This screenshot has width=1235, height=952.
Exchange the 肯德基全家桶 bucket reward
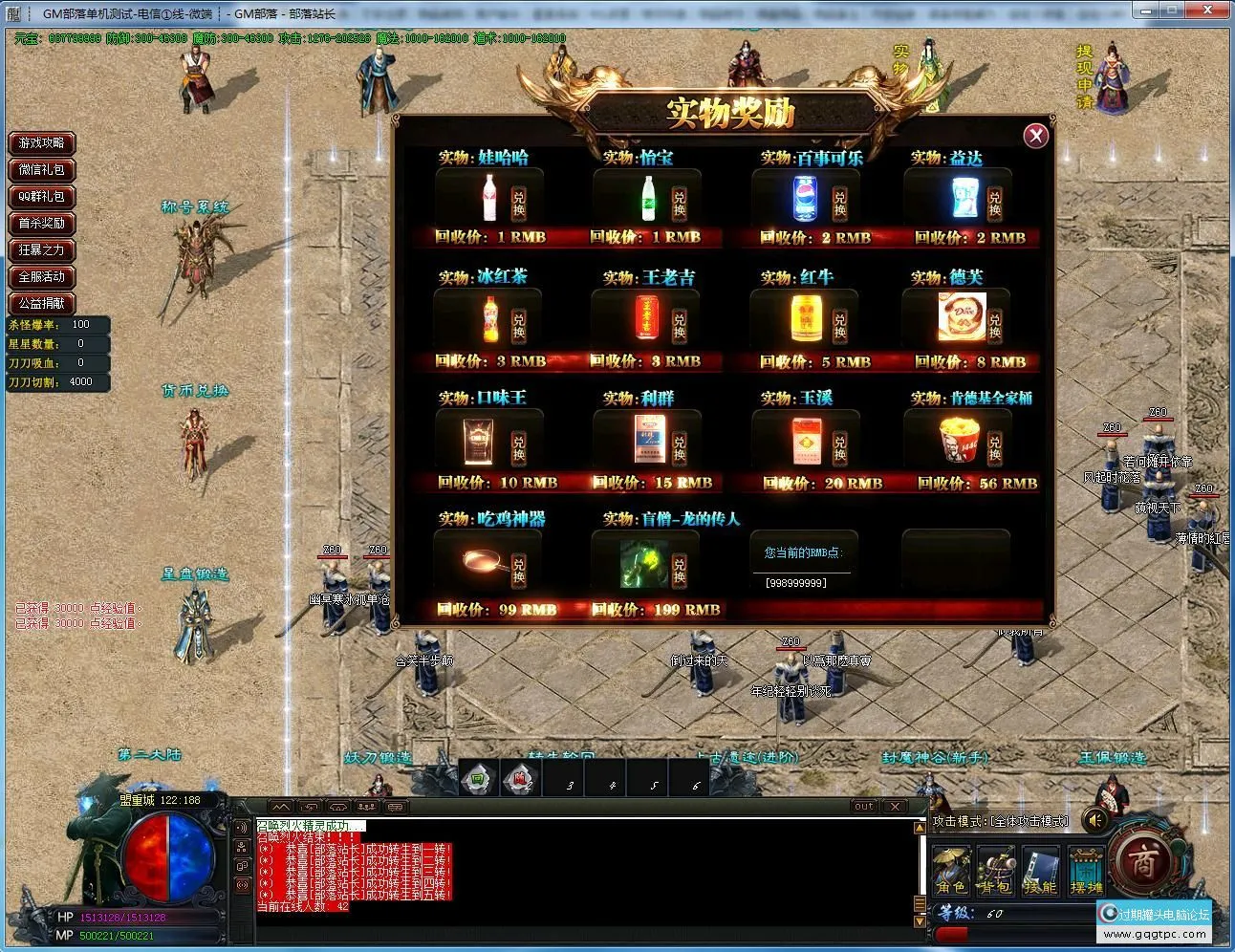(x=994, y=446)
